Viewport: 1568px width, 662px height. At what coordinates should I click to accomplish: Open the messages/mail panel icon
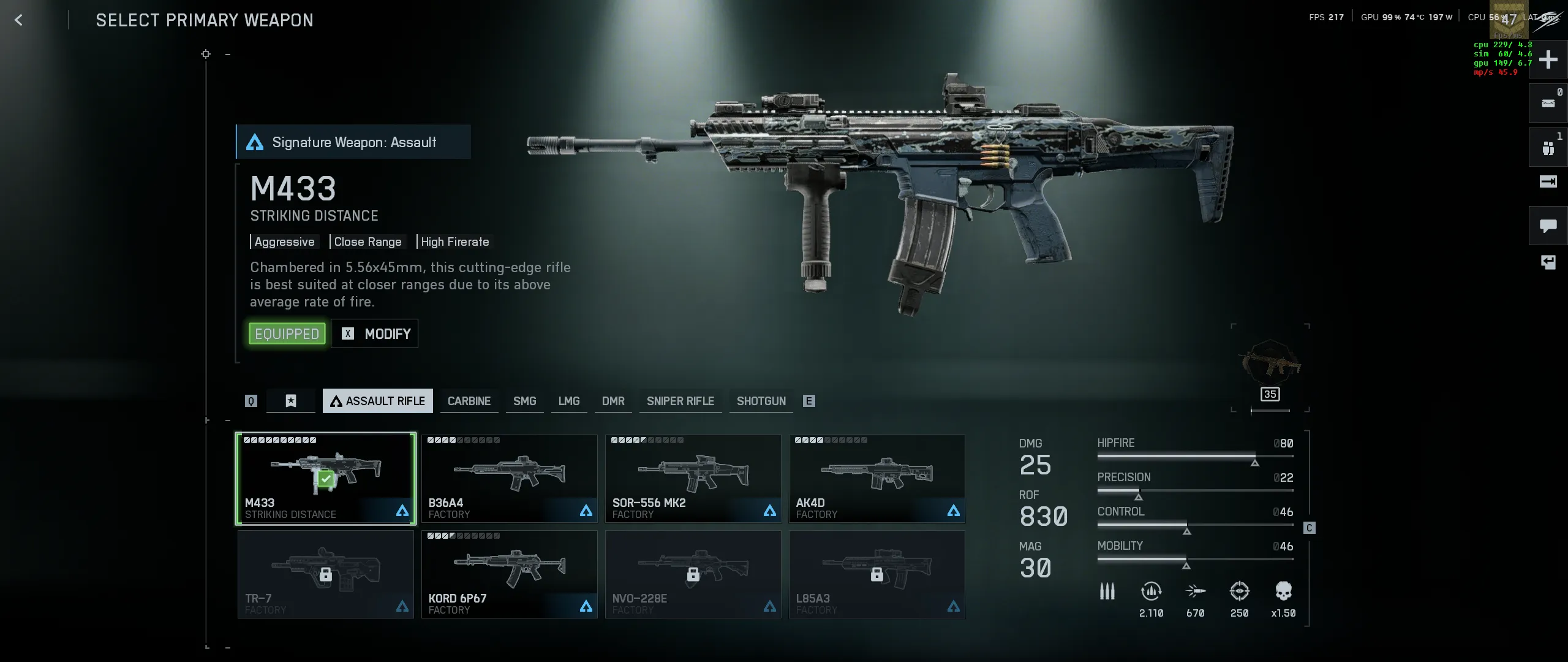tap(1548, 103)
